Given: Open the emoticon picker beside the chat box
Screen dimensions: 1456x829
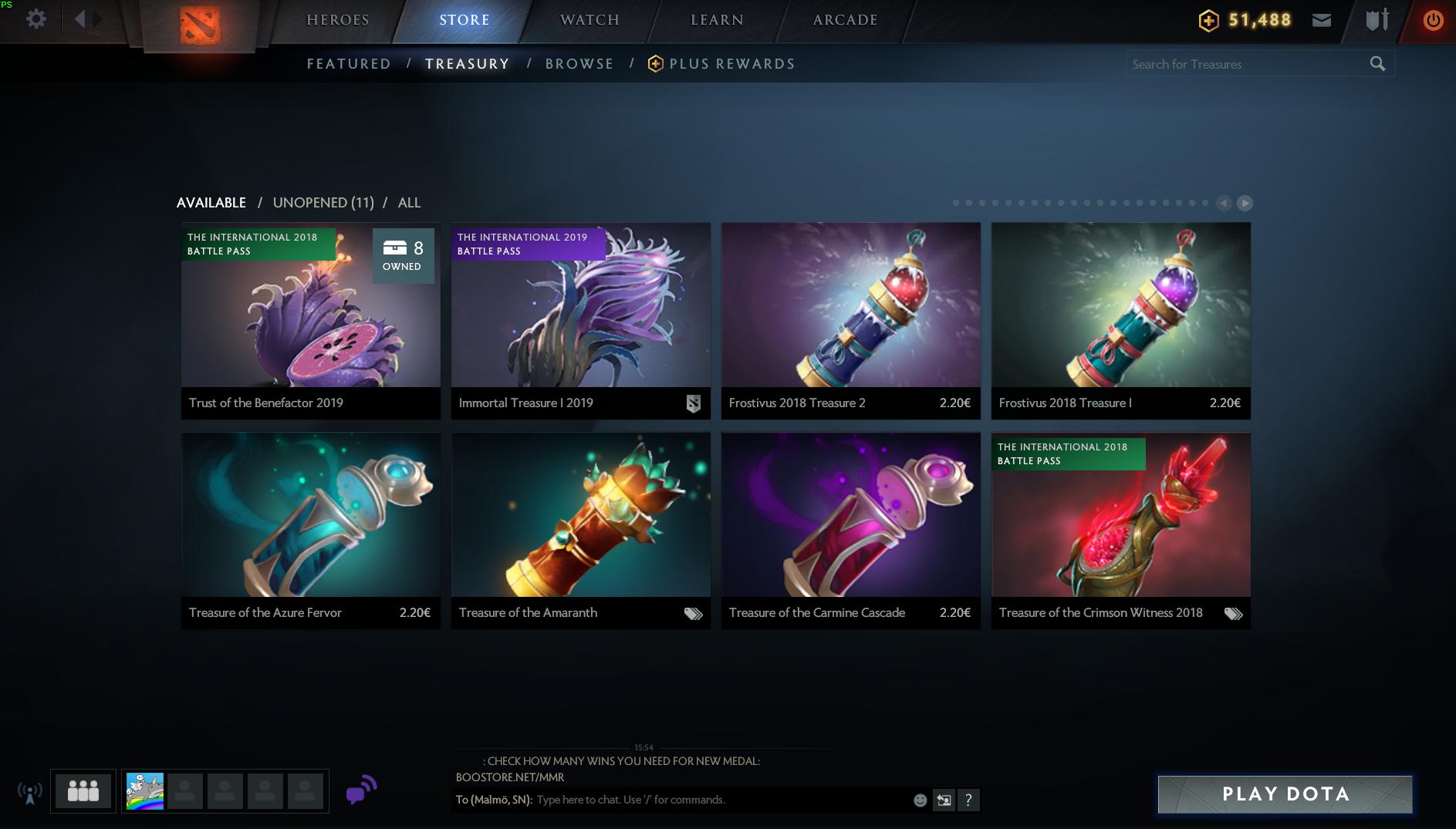Looking at the screenshot, I should click(x=921, y=800).
